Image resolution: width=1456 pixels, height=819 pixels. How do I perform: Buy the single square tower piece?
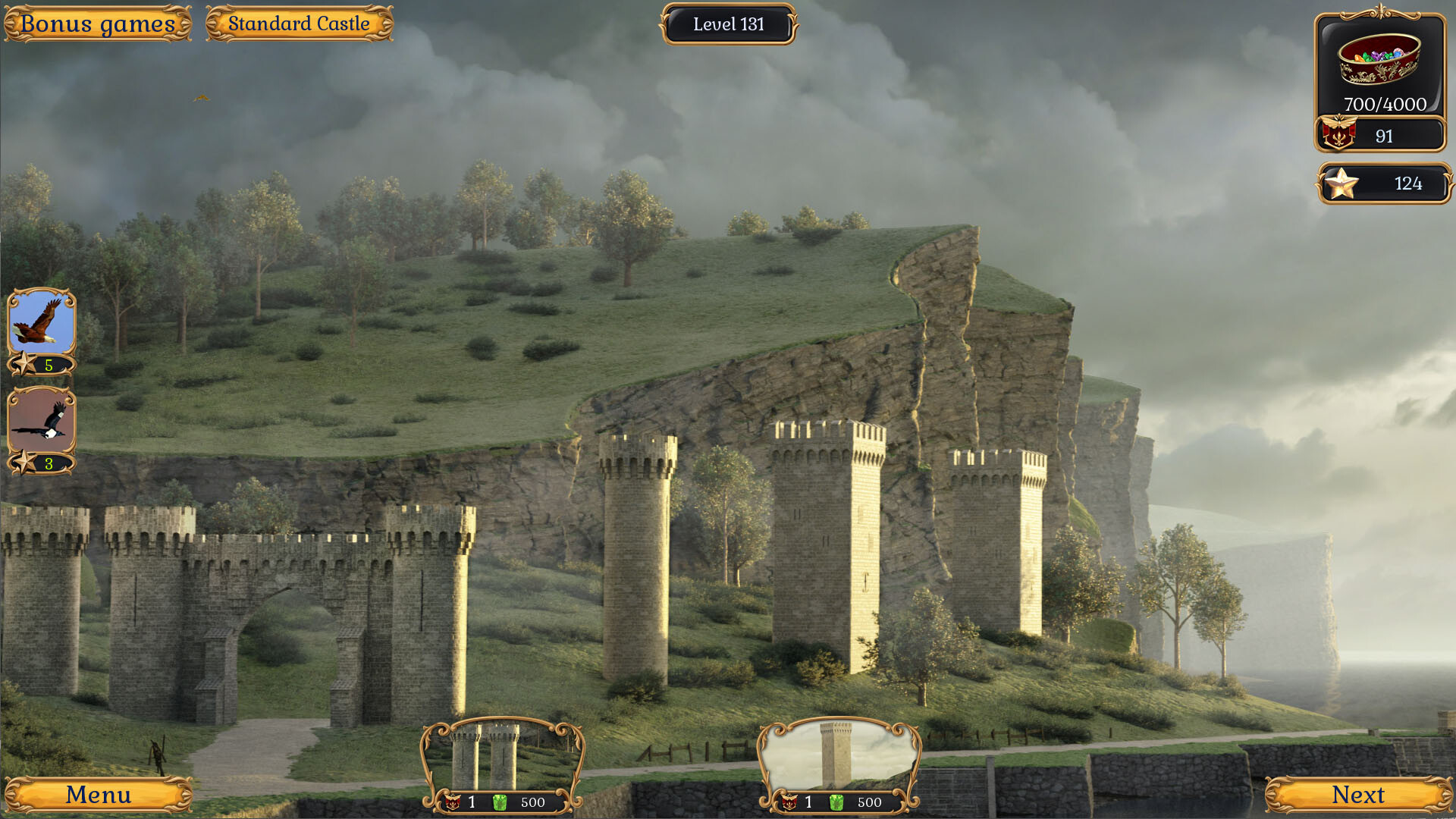click(839, 758)
